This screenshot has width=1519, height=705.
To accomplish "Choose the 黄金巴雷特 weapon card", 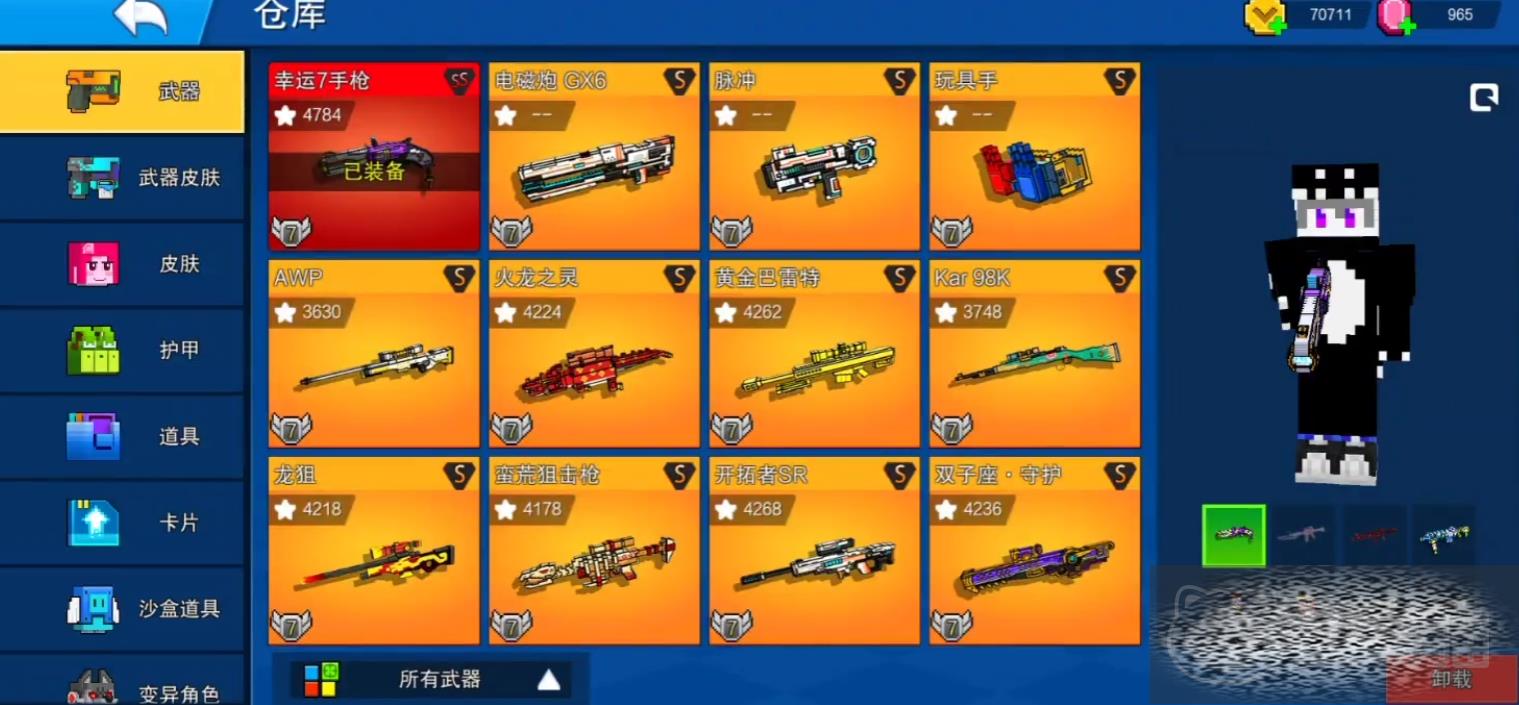I will pyautogui.click(x=814, y=354).
